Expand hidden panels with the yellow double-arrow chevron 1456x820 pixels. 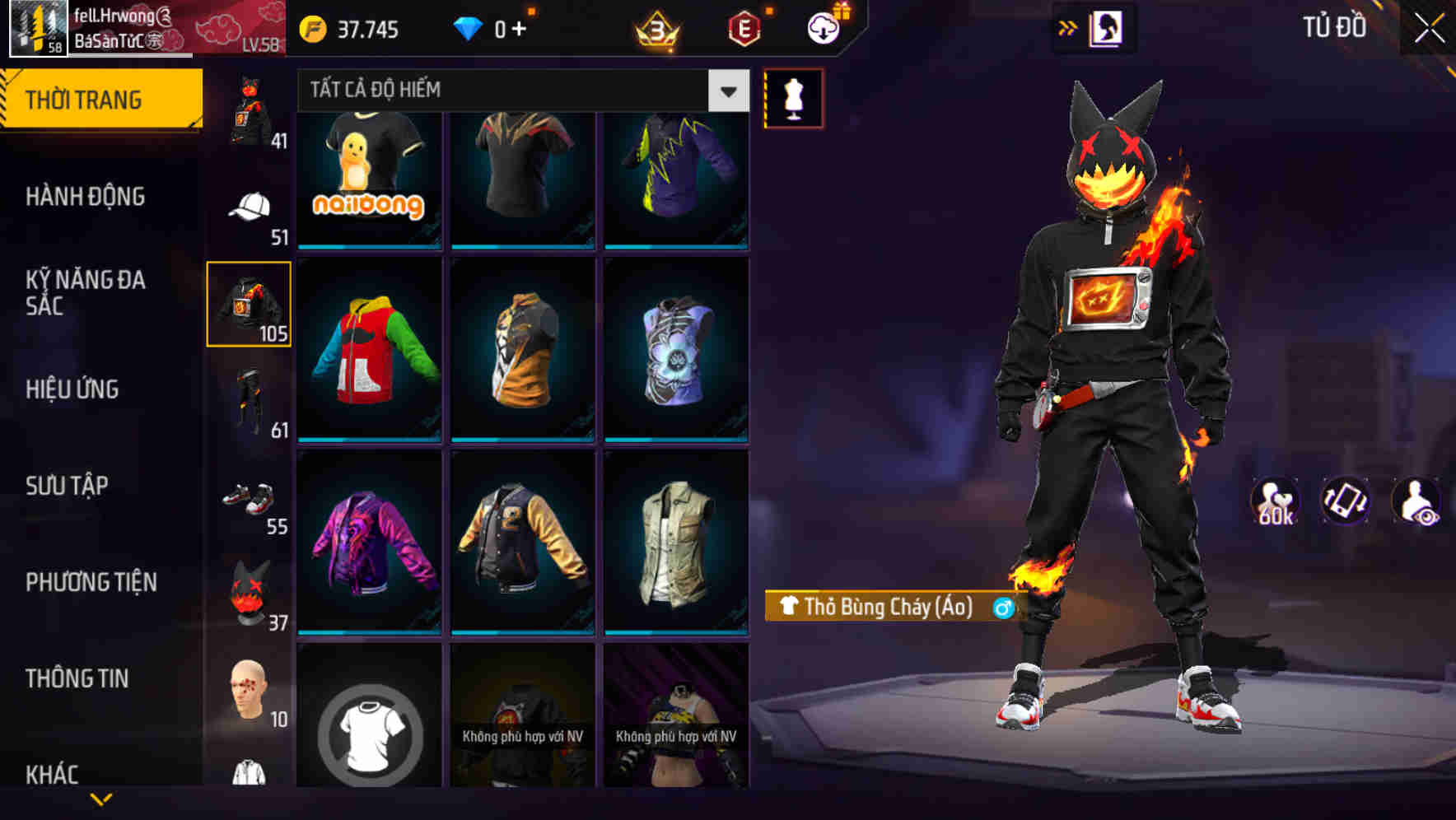(1068, 26)
